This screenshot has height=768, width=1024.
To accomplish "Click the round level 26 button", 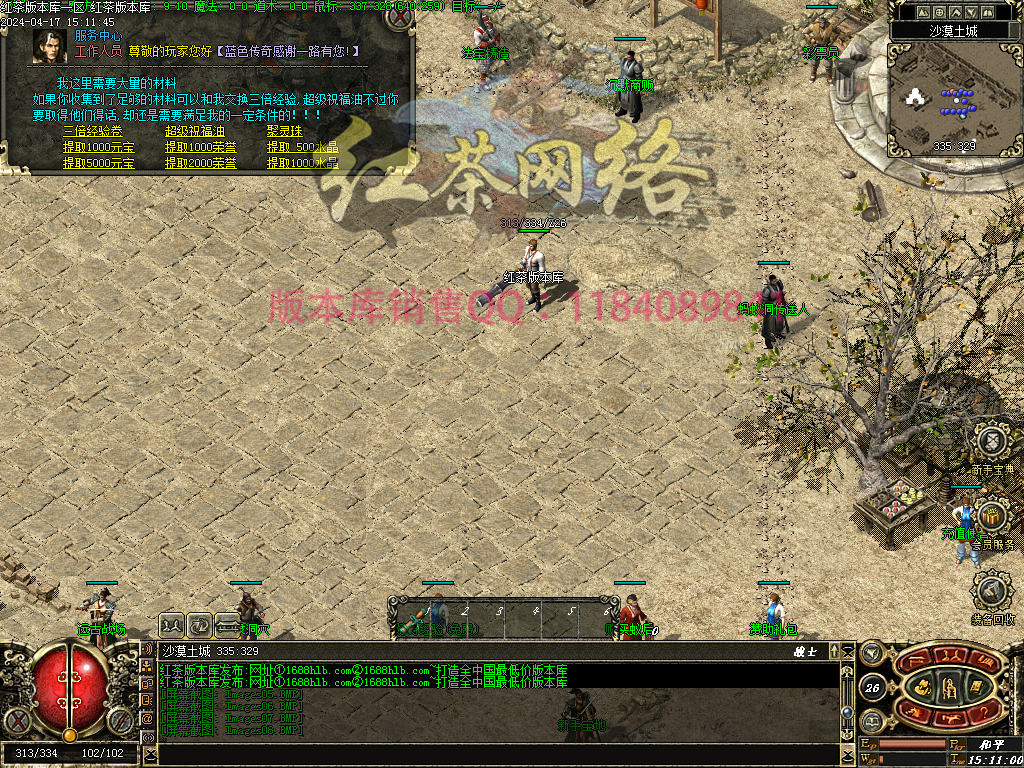I will point(872,687).
